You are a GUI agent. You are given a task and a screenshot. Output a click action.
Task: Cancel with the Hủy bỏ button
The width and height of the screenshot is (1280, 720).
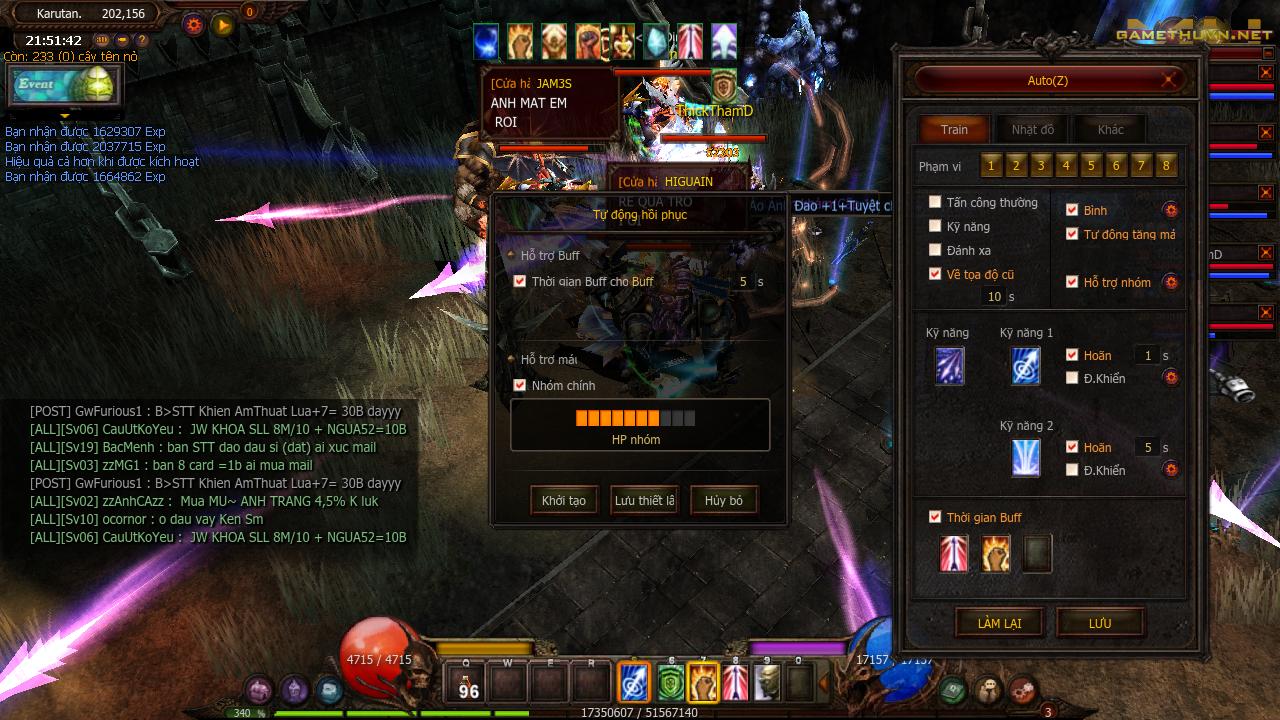coord(723,500)
